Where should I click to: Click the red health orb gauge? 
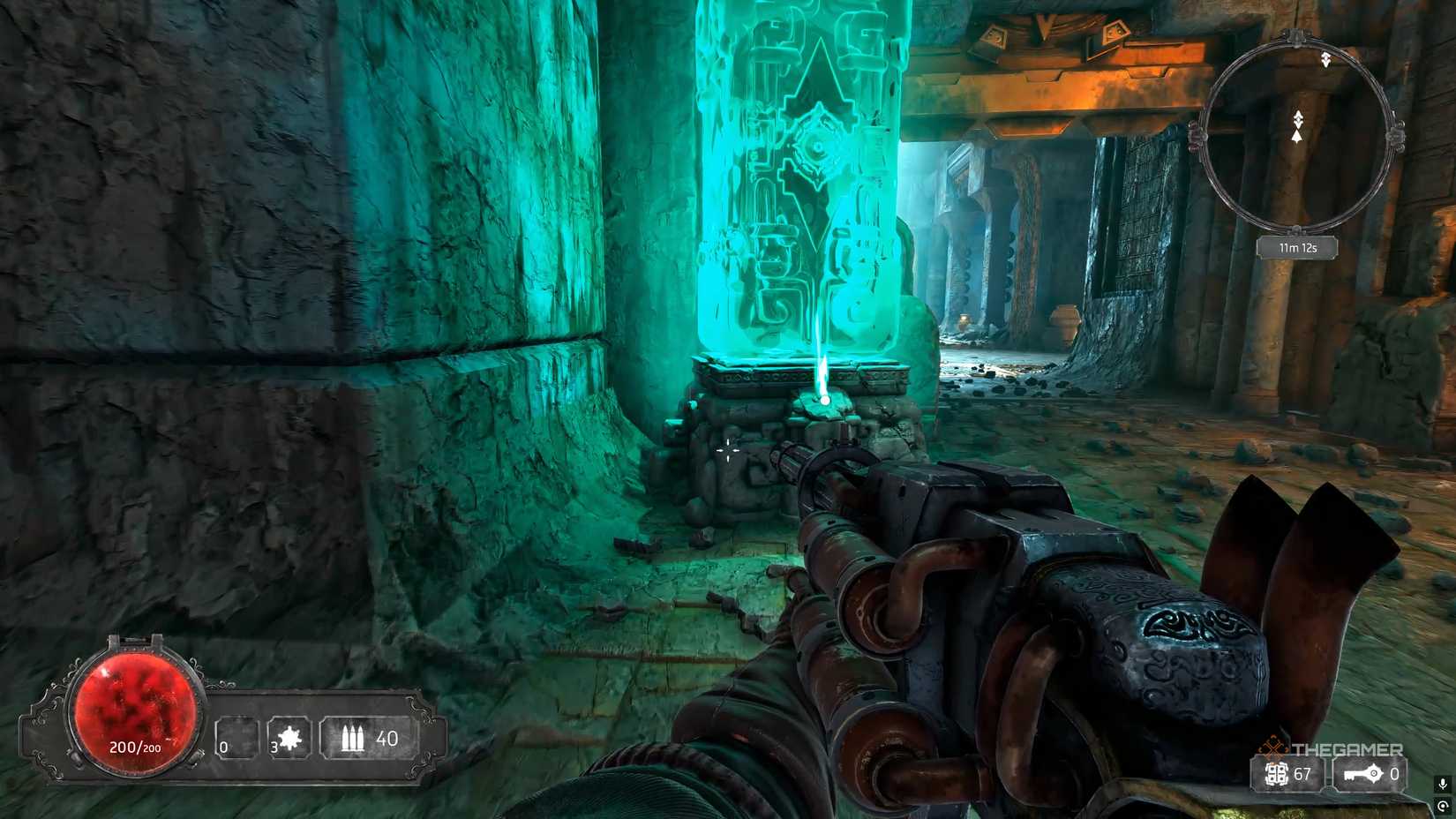(x=134, y=709)
